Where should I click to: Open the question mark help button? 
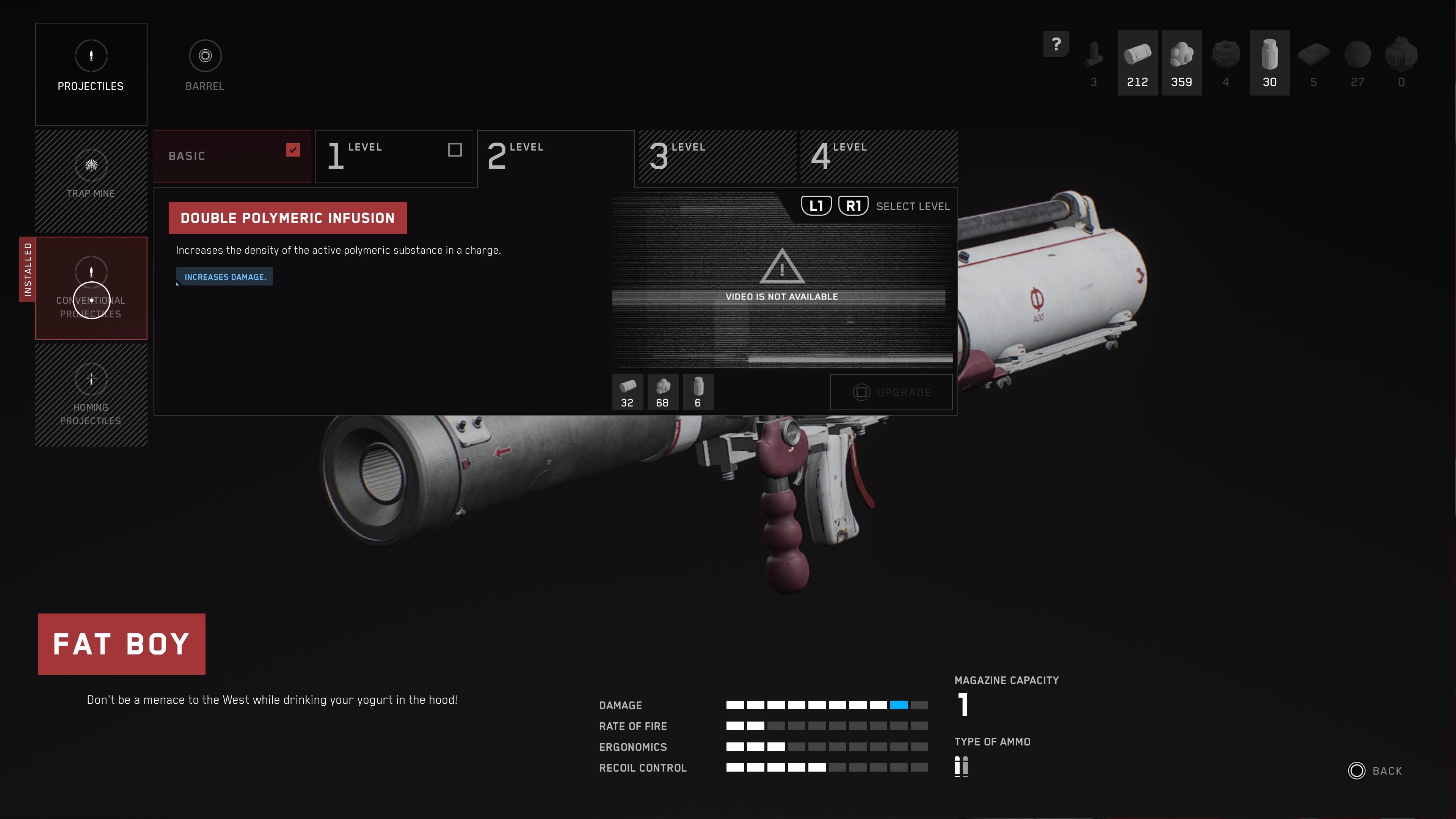1056,44
